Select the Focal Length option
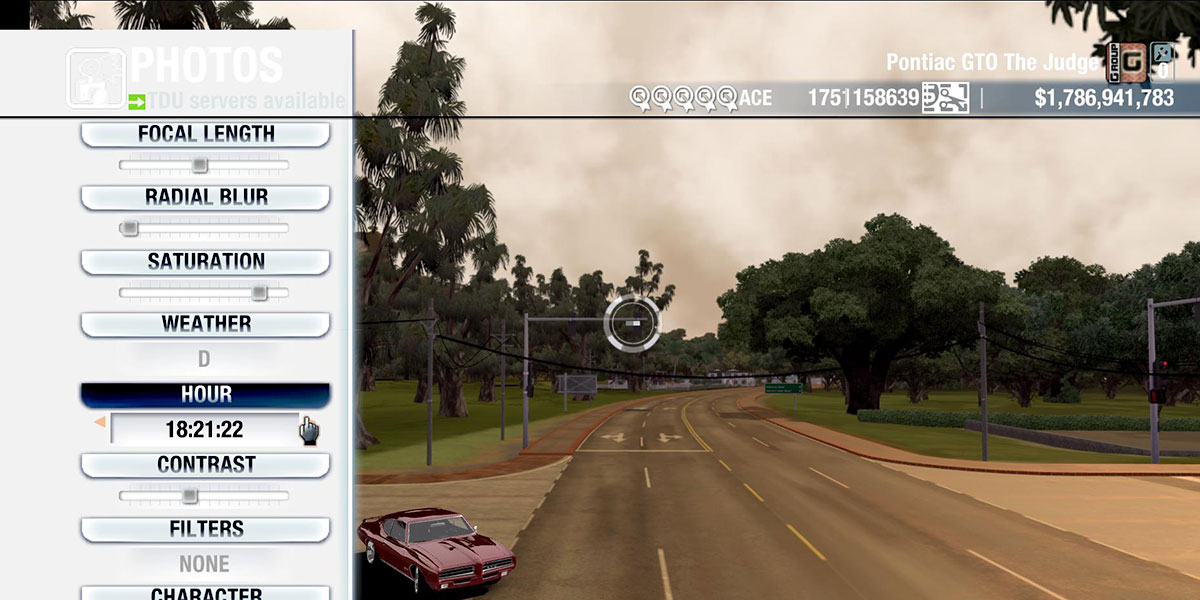The height and width of the screenshot is (600, 1200). pos(205,134)
